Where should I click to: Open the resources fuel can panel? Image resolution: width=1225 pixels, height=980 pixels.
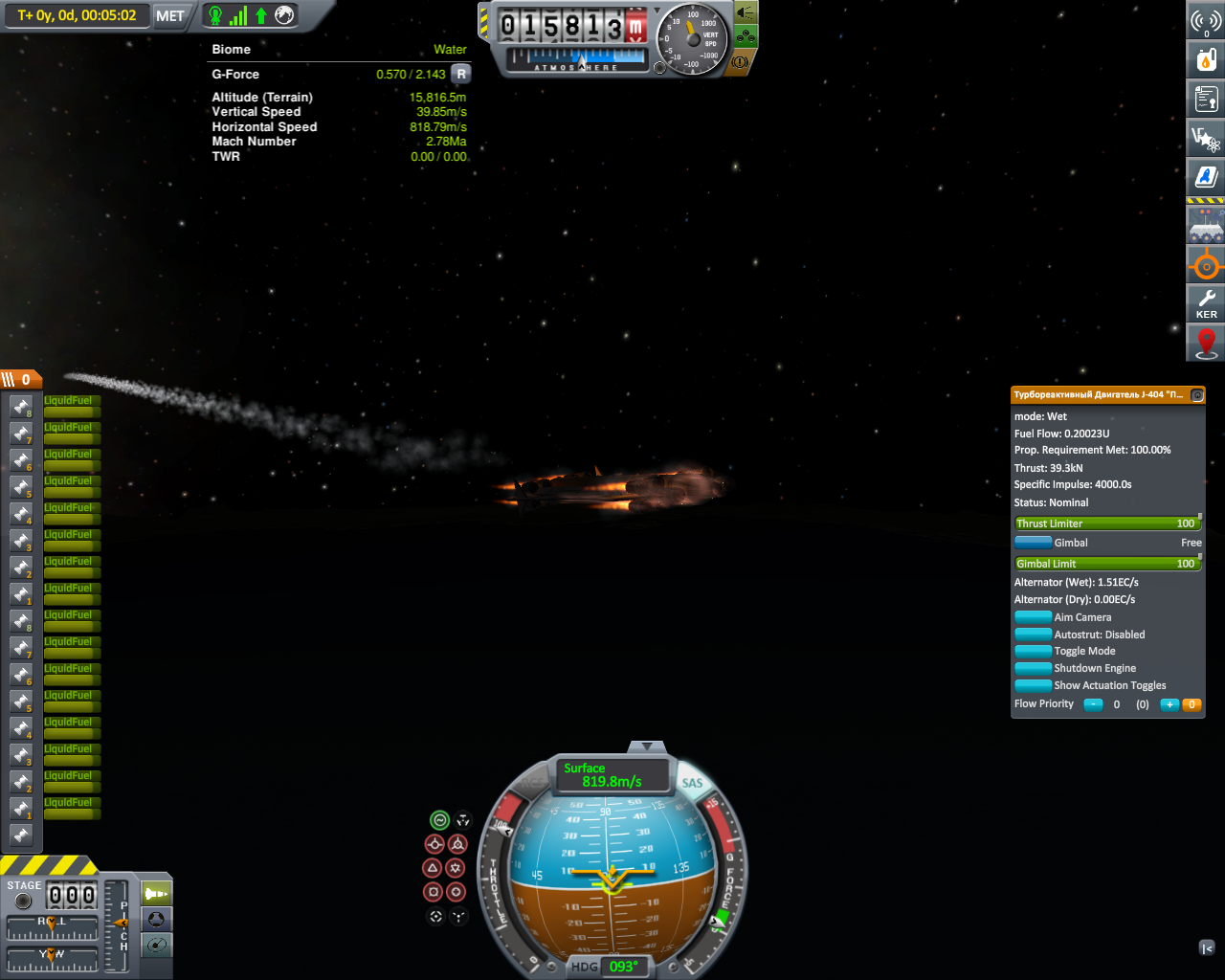click(1206, 59)
